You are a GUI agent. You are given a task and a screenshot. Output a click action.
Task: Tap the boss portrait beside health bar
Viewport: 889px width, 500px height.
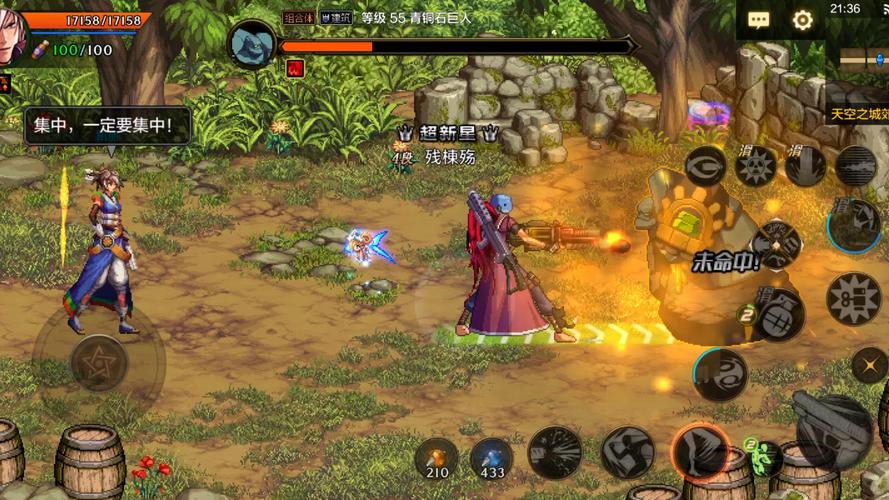click(x=252, y=44)
